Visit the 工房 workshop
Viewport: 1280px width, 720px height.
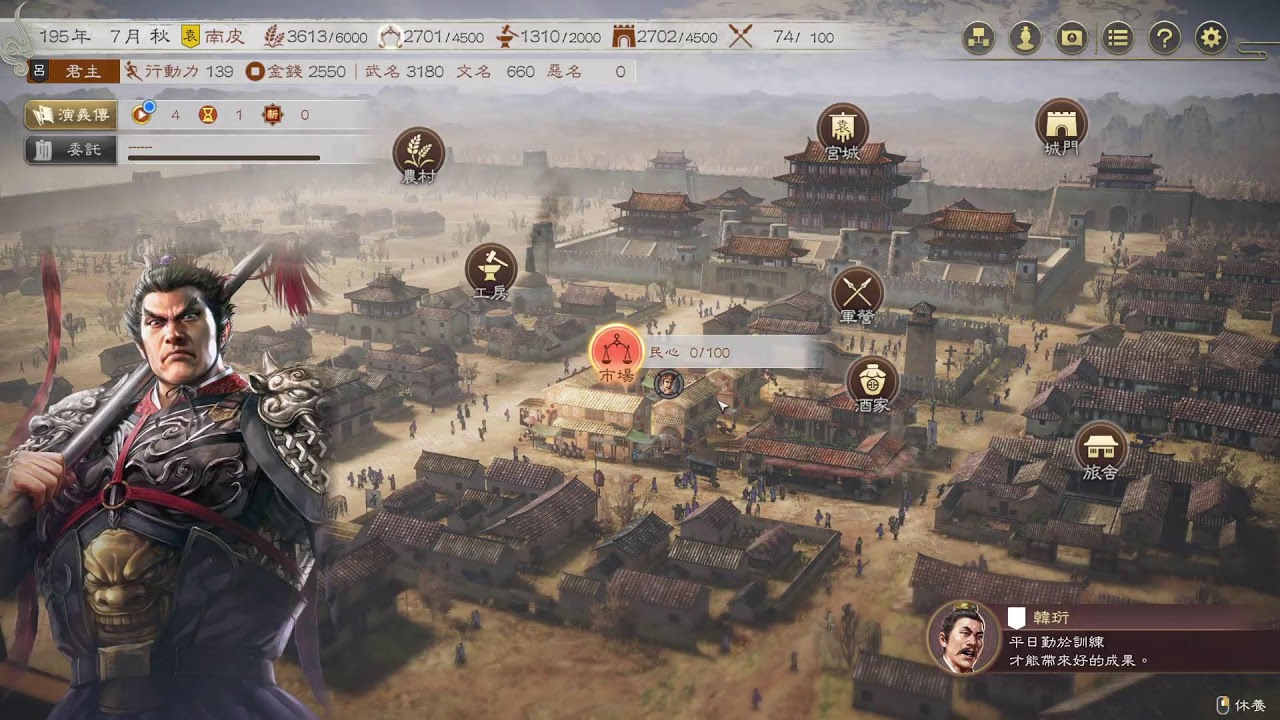[491, 269]
